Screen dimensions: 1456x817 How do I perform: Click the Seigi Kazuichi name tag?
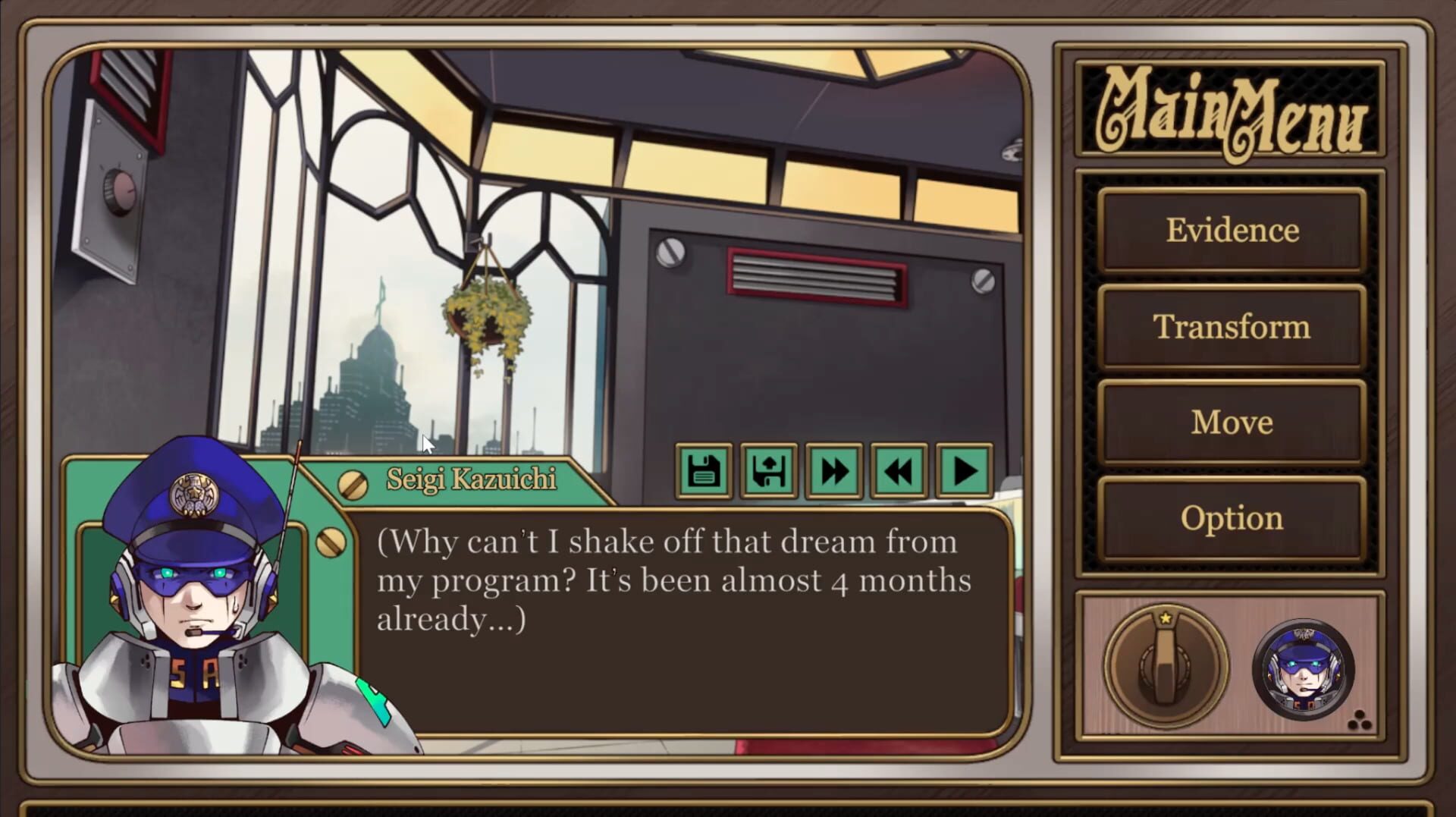coord(470,479)
